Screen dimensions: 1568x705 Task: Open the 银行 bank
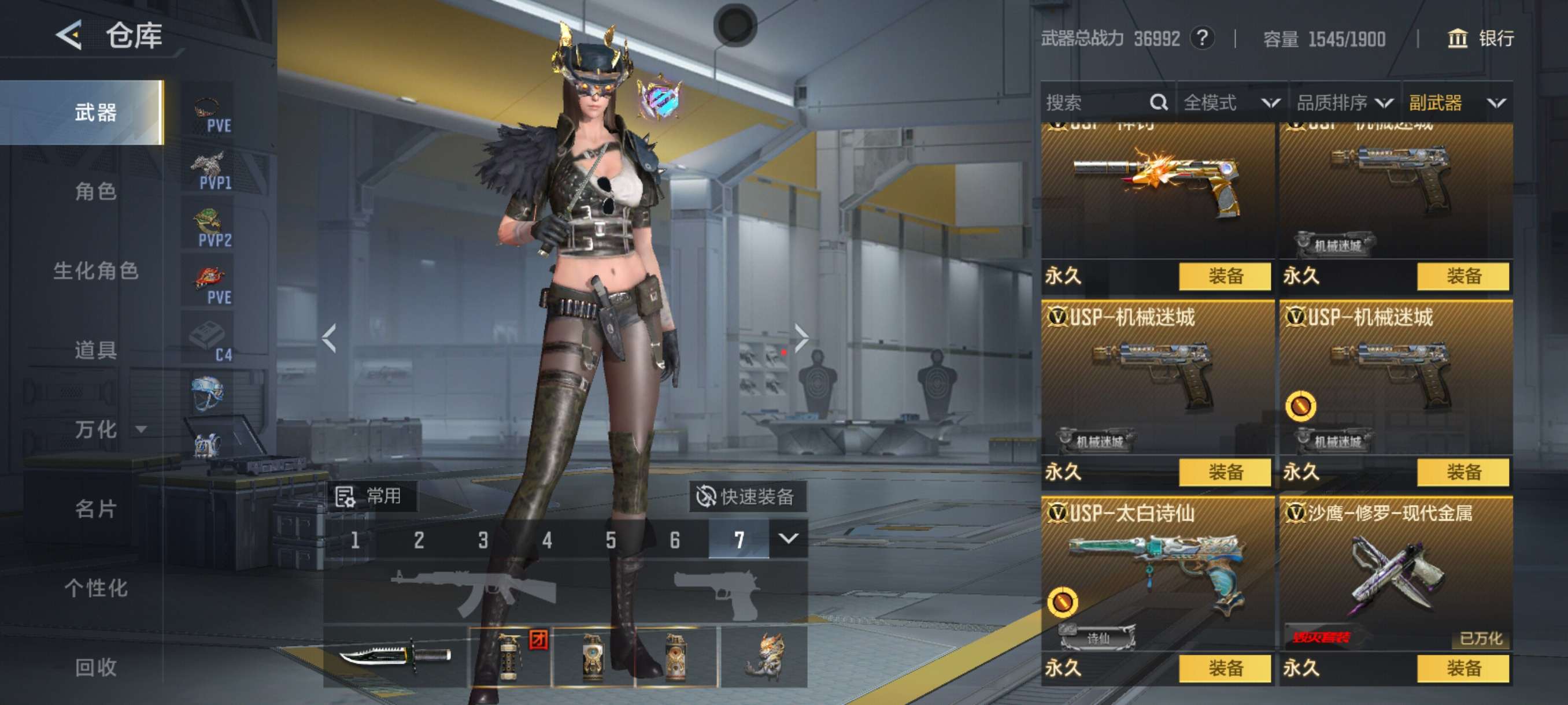click(x=1480, y=39)
